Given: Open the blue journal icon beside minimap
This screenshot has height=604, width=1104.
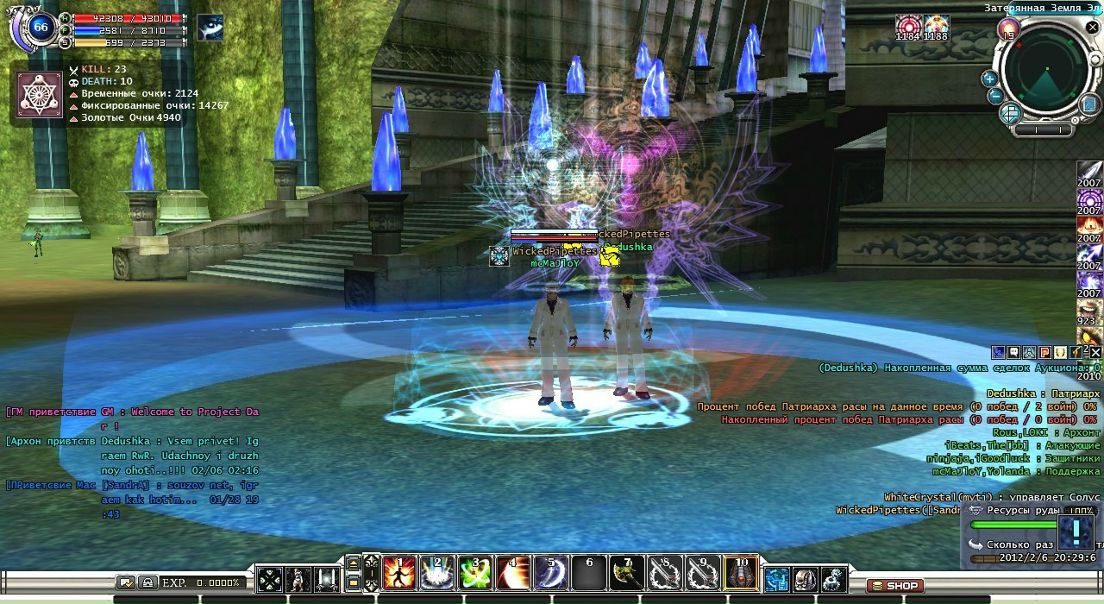Looking at the screenshot, I should pos(1088,103).
